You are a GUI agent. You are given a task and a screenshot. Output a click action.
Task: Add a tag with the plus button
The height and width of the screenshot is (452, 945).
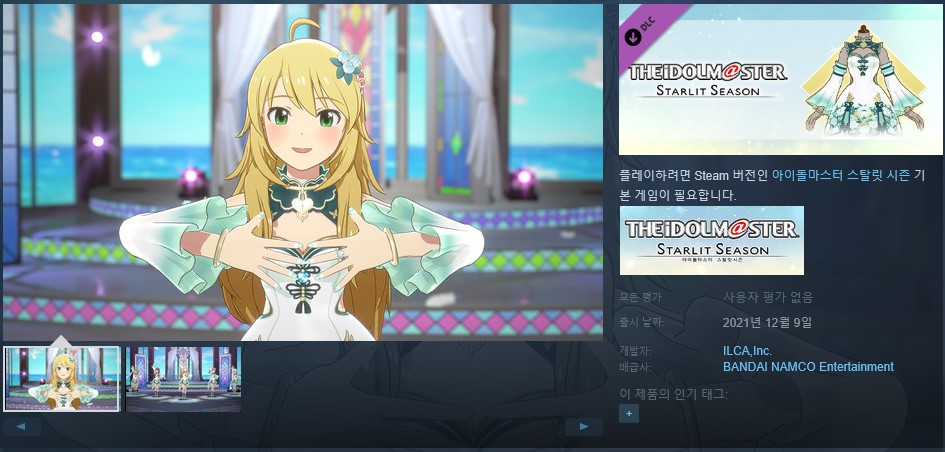(628, 413)
